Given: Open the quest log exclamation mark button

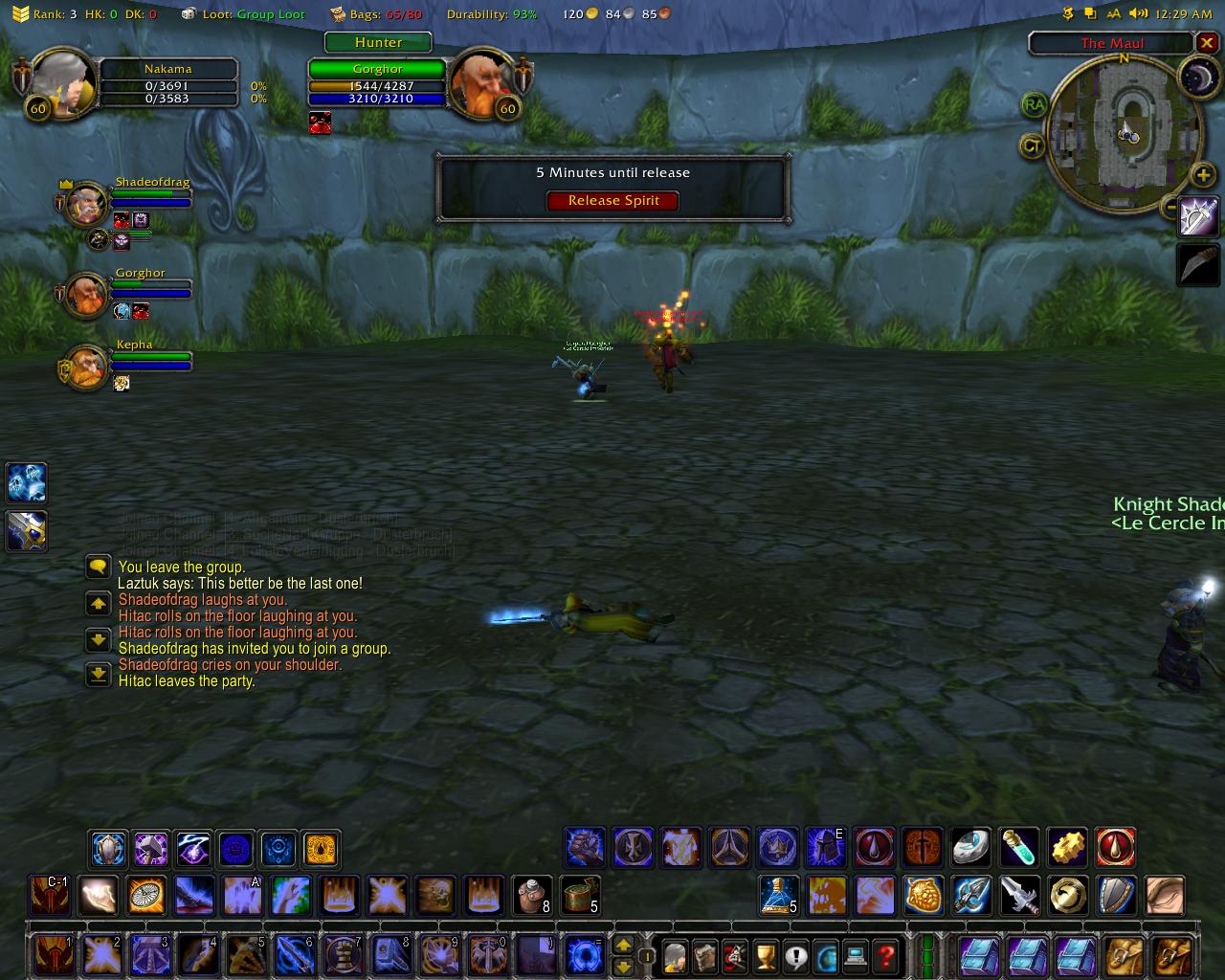Looking at the screenshot, I should (796, 956).
